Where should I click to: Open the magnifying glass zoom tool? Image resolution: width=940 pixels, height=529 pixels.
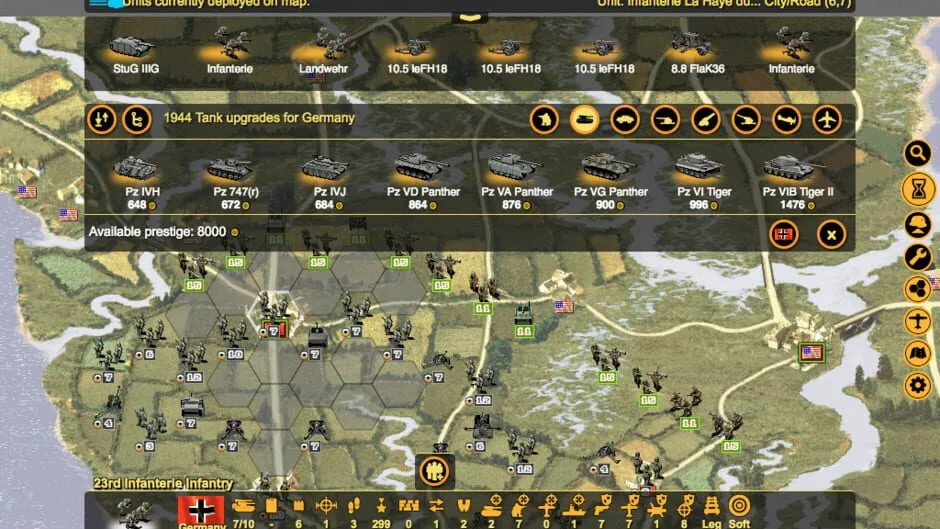917,153
